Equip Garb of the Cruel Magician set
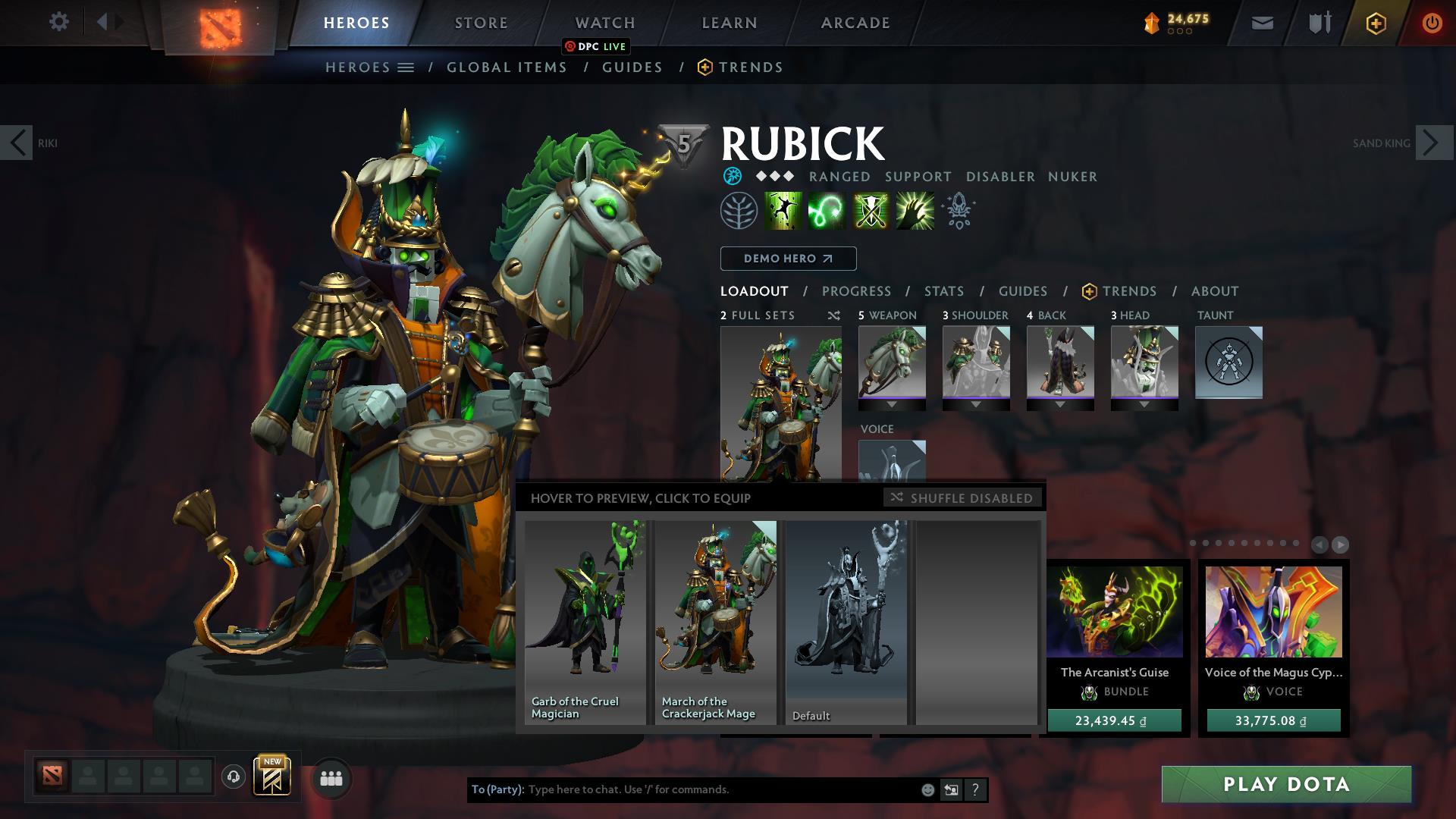 click(585, 622)
